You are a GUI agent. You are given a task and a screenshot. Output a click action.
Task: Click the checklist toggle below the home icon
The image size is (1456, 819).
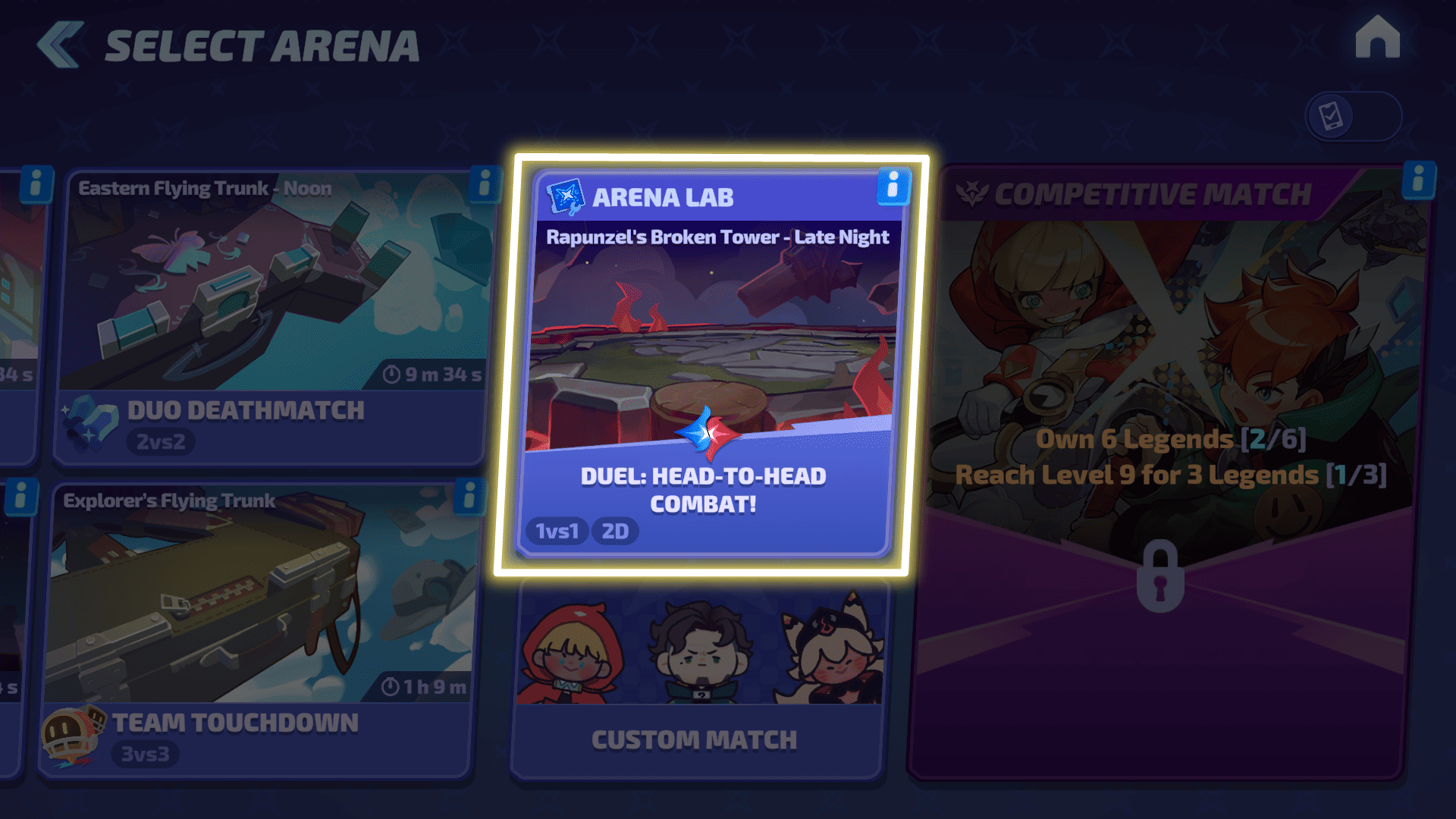(1353, 117)
